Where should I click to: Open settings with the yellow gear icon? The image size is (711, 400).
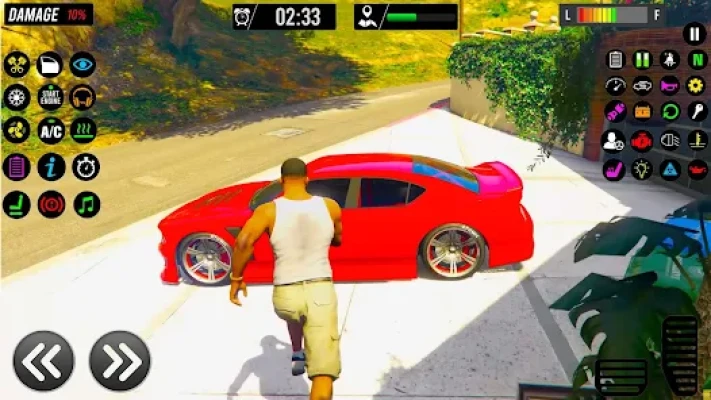pyautogui.click(x=697, y=86)
